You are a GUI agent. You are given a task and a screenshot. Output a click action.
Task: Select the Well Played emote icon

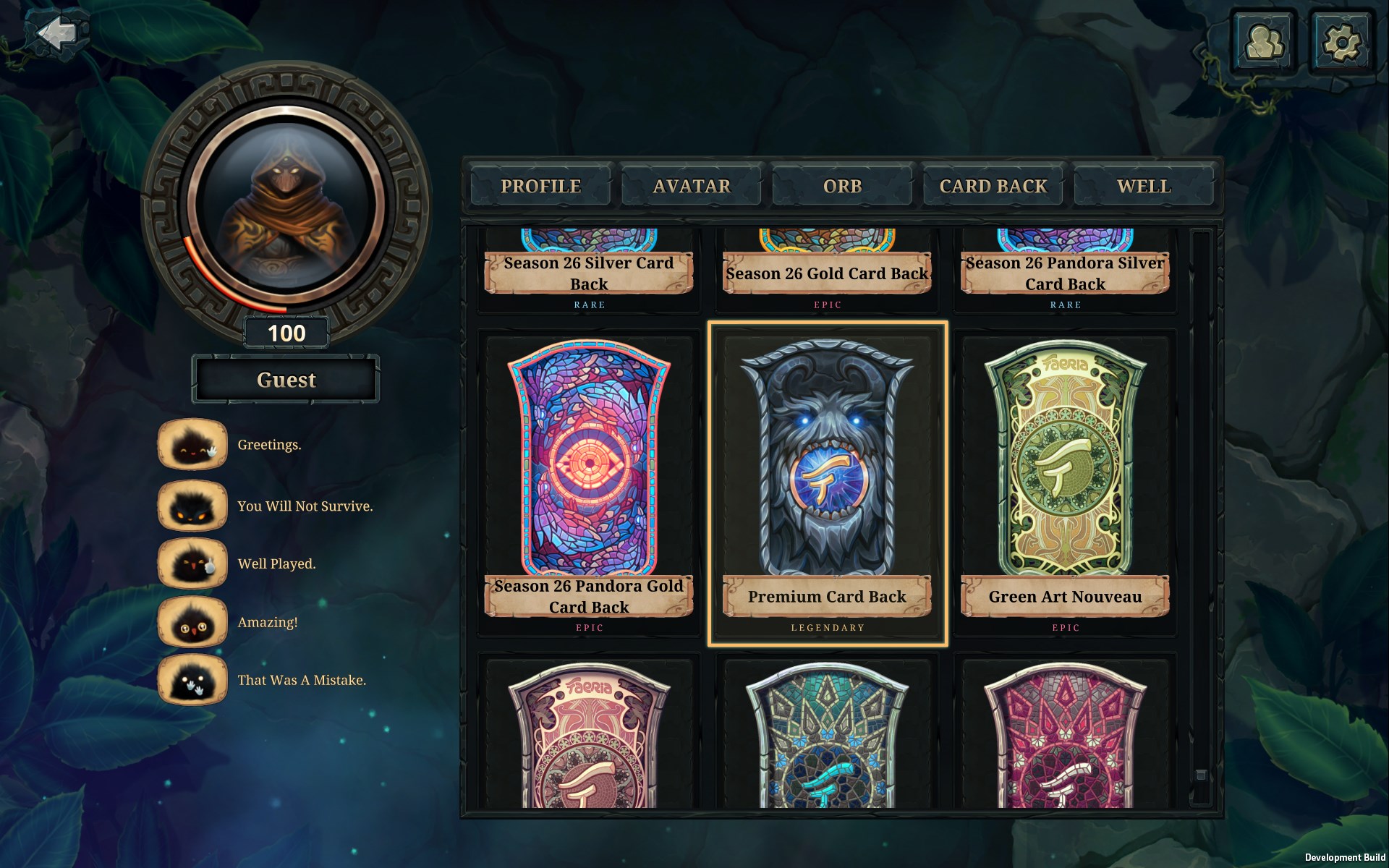click(191, 563)
